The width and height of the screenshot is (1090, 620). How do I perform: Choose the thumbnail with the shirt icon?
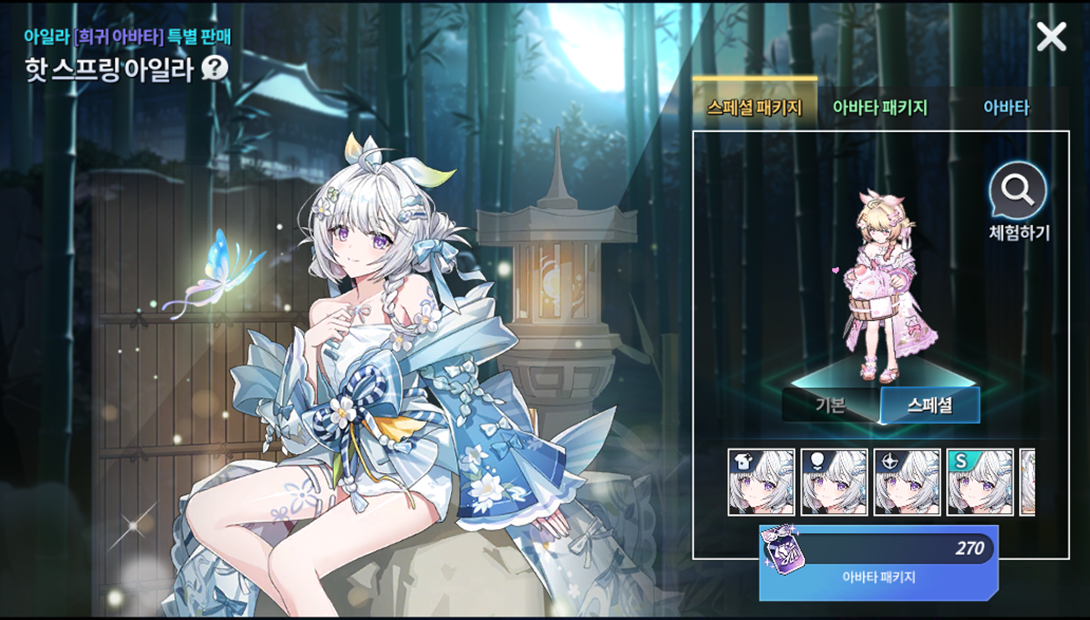click(761, 482)
